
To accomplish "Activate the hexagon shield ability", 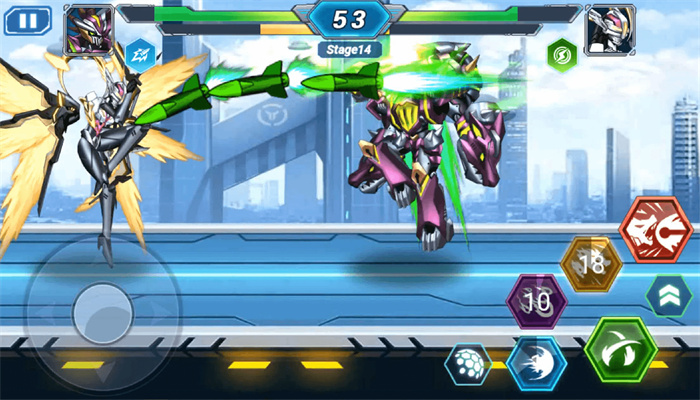I will coord(468,365).
